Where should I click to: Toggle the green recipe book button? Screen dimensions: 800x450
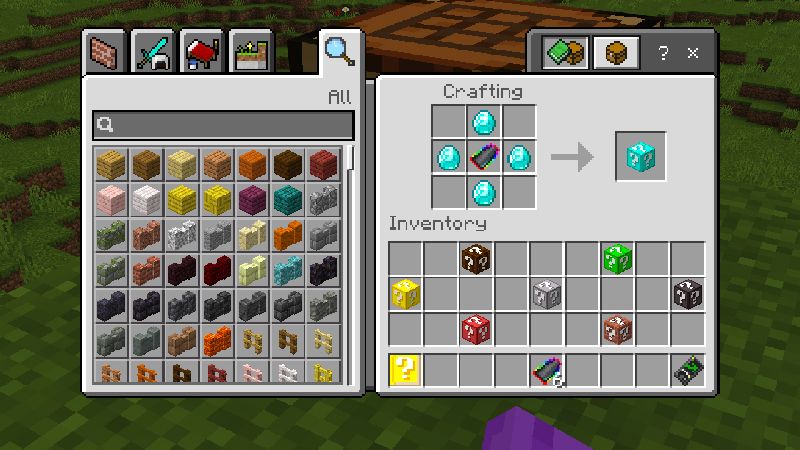coord(564,53)
